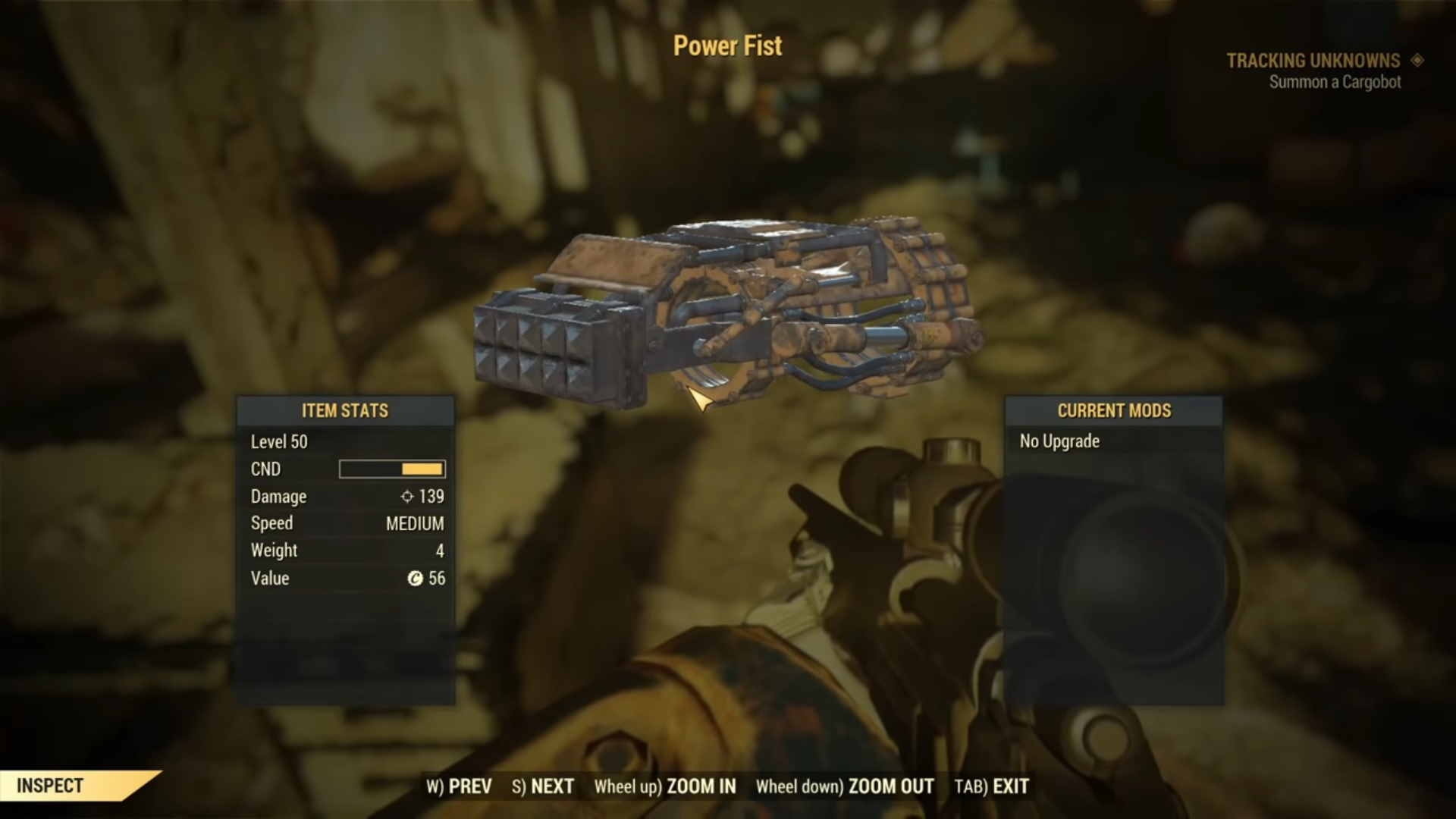Viewport: 1456px width, 819px height.
Task: Choose ZOOM OUT in the bottom bar
Action: [x=845, y=786]
